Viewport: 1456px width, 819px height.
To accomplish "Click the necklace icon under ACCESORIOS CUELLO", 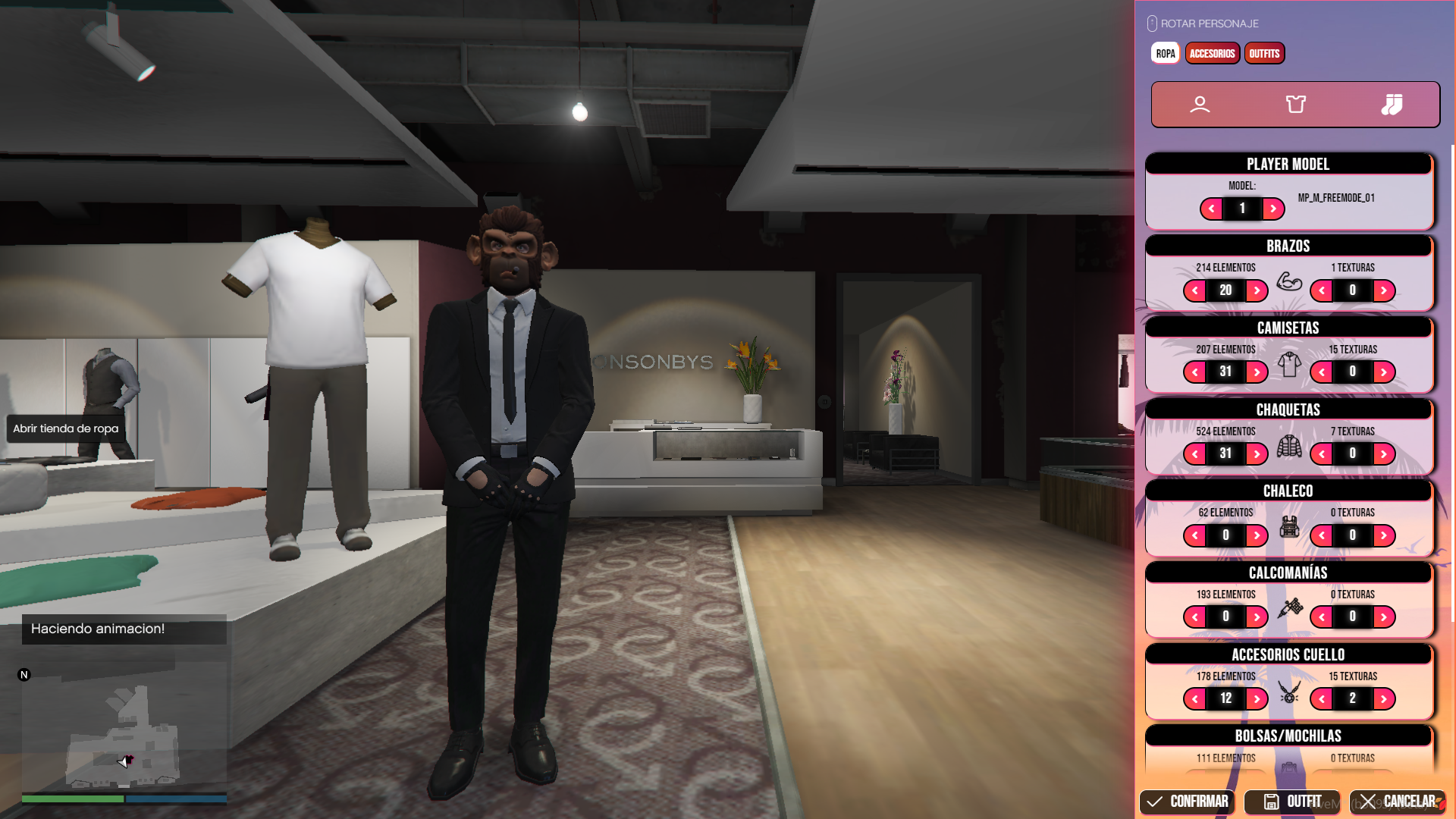I will (1289, 692).
